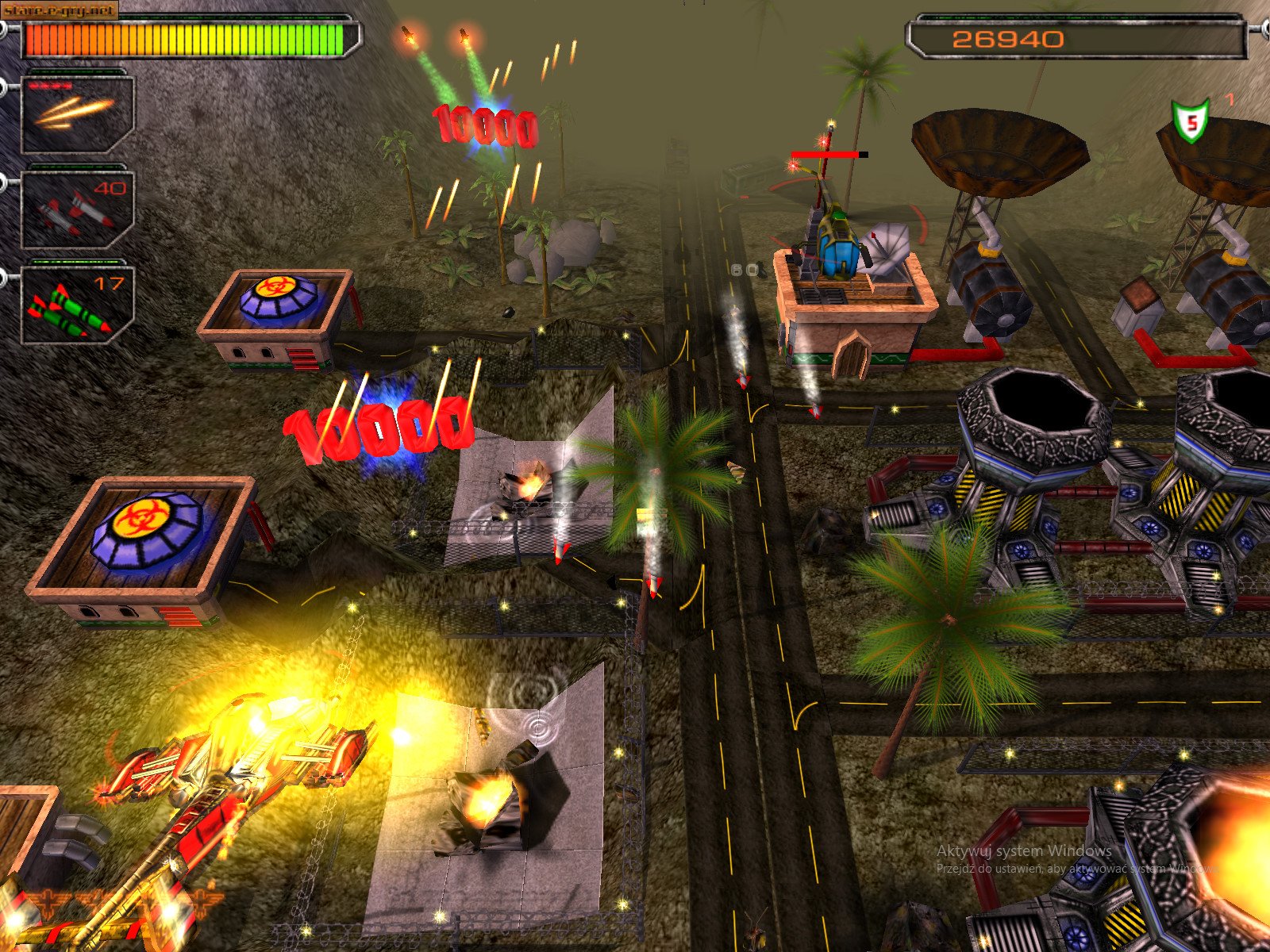This screenshot has height=952, width=1270.
Task: Select the machine gun weapon icon
Action: 75,115
